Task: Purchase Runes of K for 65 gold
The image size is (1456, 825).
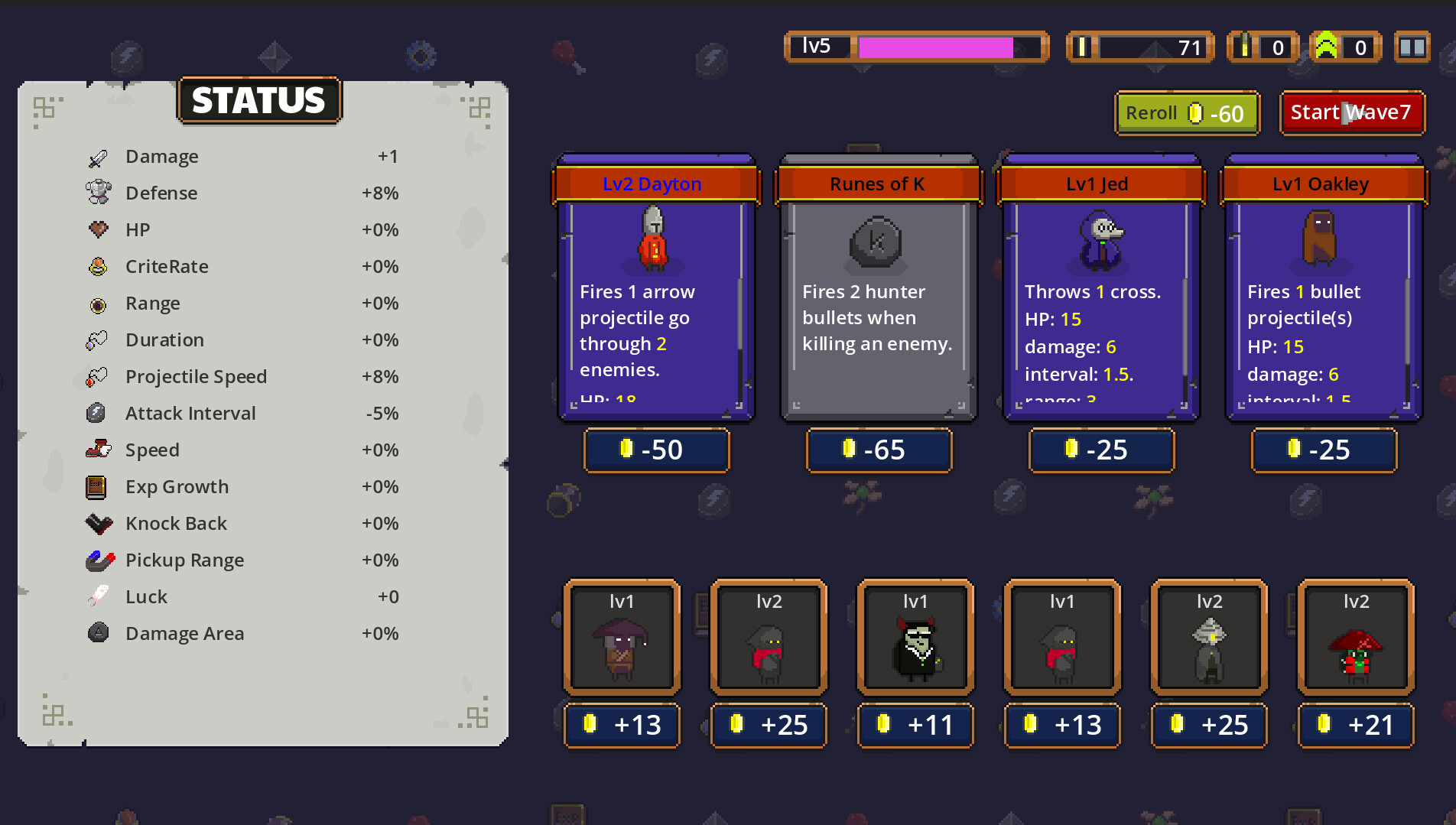Action: click(x=879, y=450)
